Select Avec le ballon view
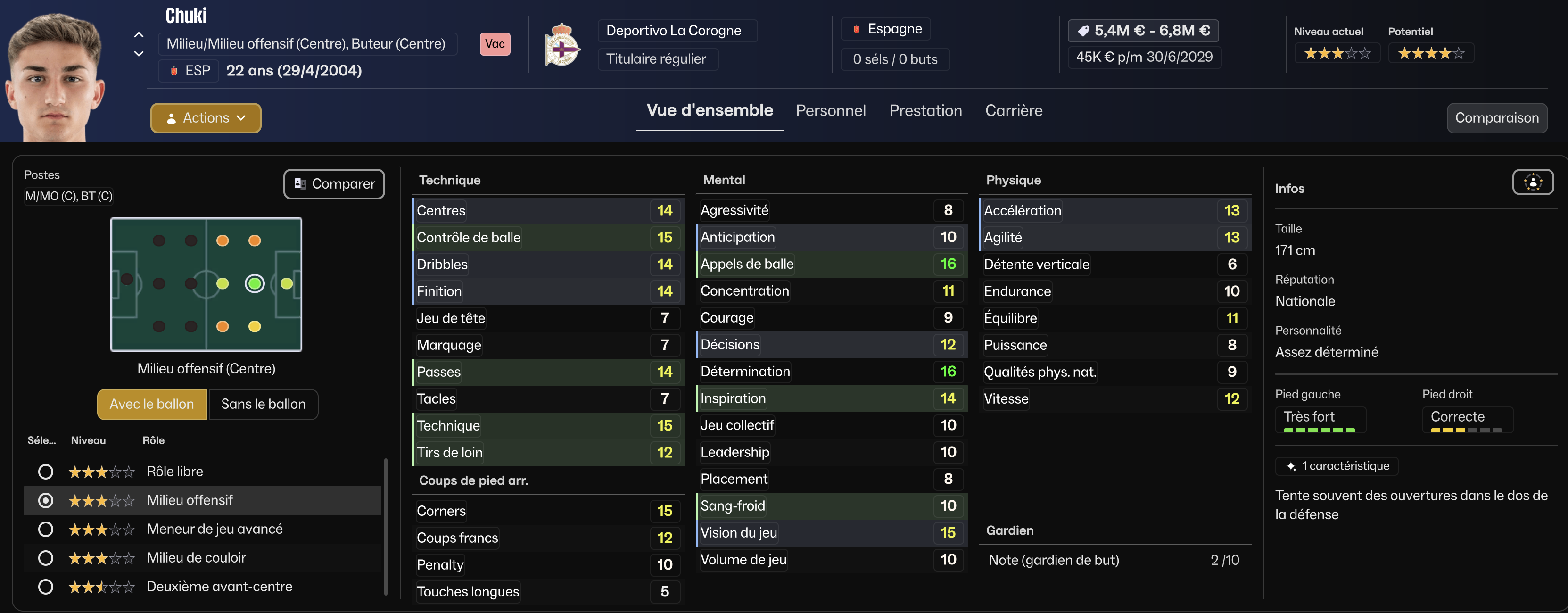 151,404
